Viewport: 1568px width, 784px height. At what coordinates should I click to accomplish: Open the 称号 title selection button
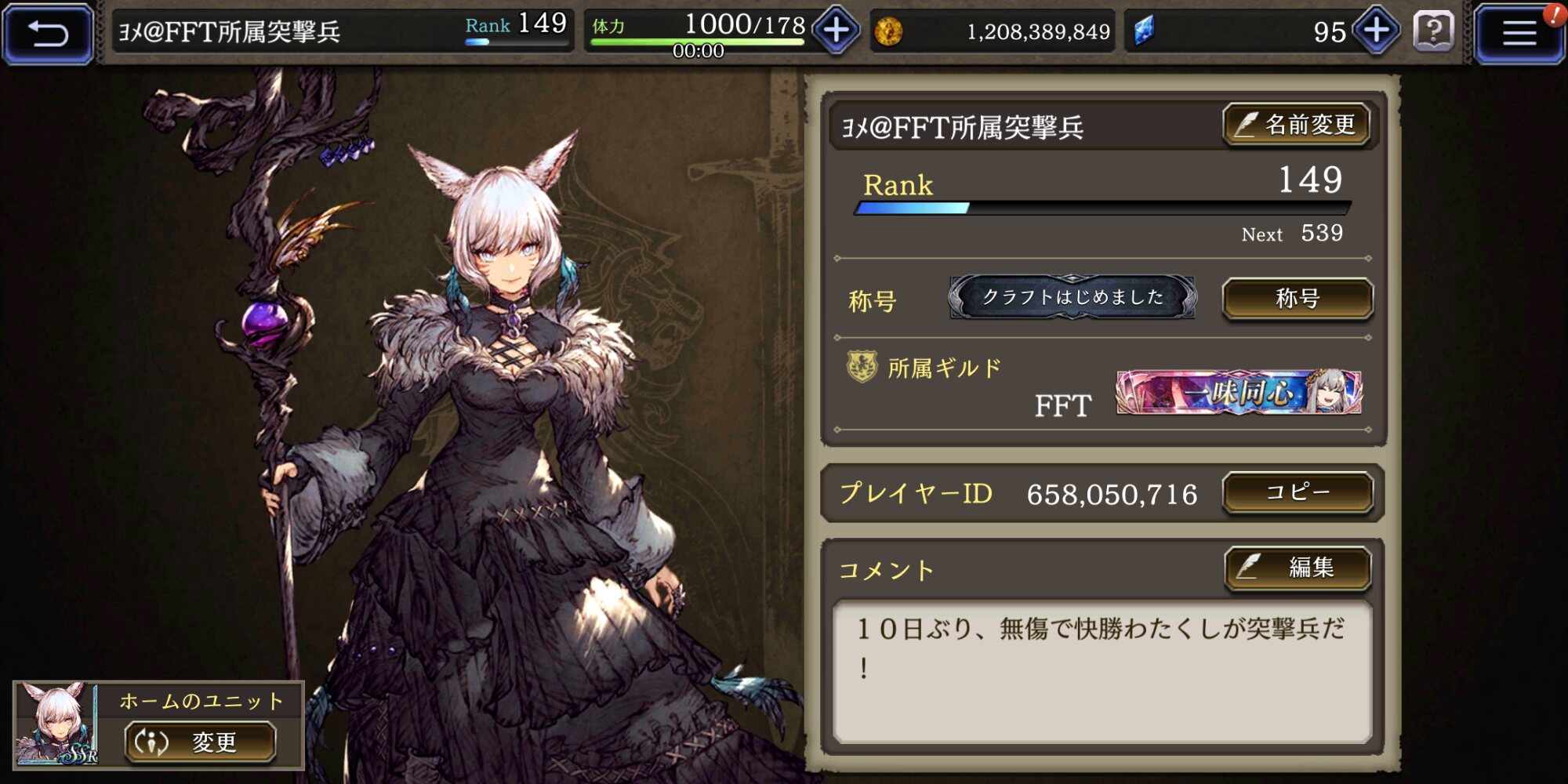click(x=1298, y=299)
